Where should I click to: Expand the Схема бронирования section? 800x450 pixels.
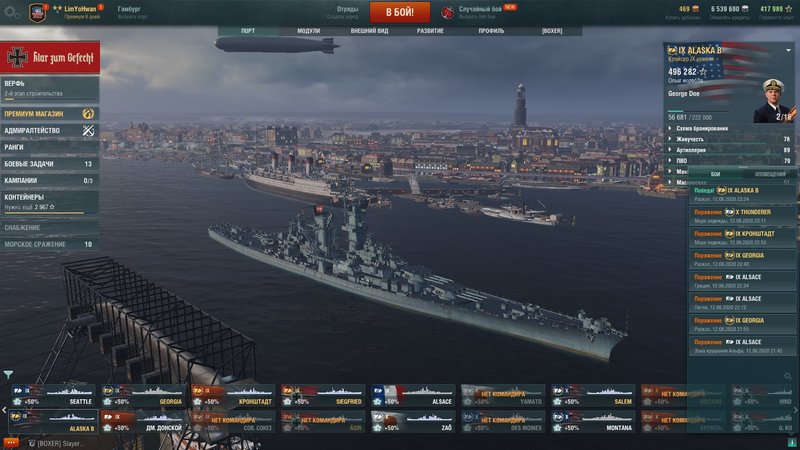(728, 128)
